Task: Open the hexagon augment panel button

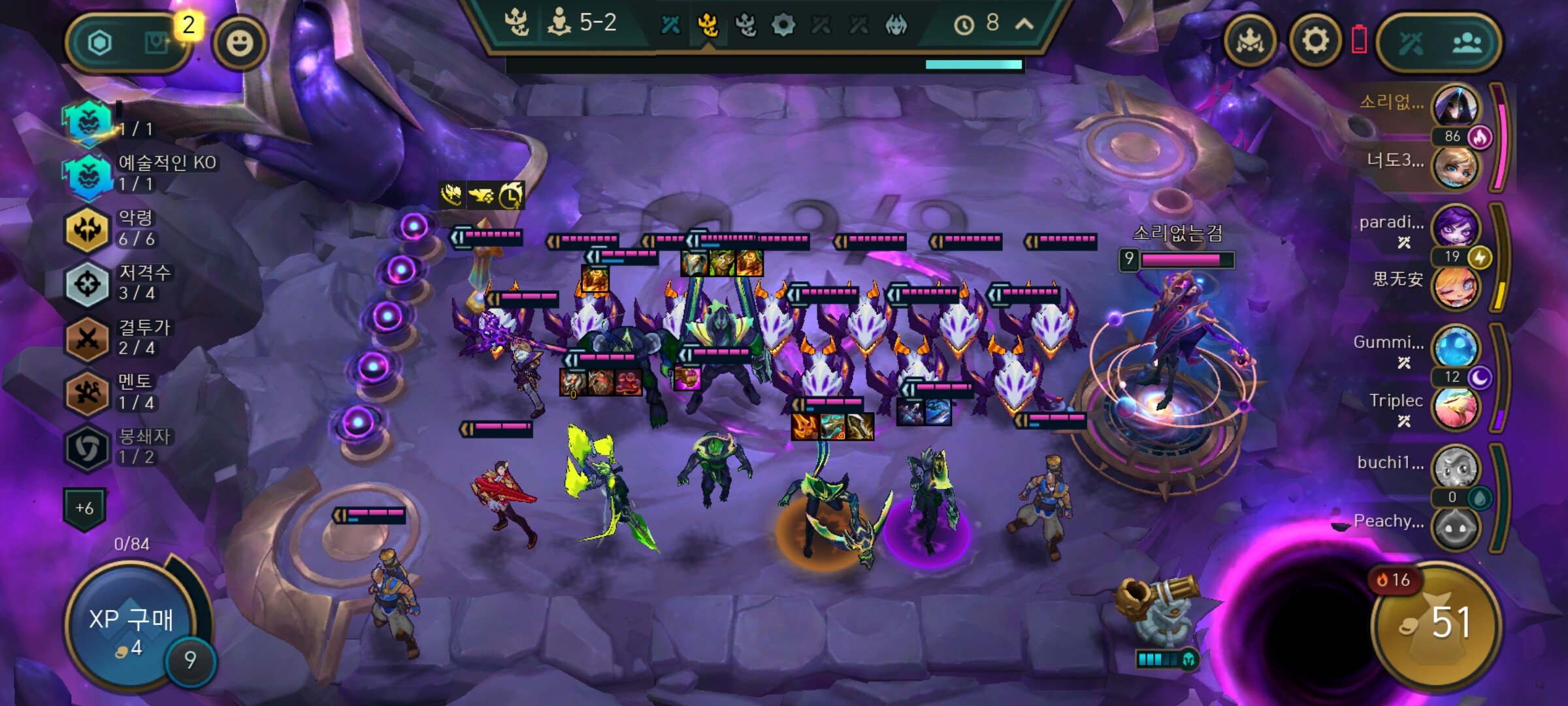Action: (100, 43)
